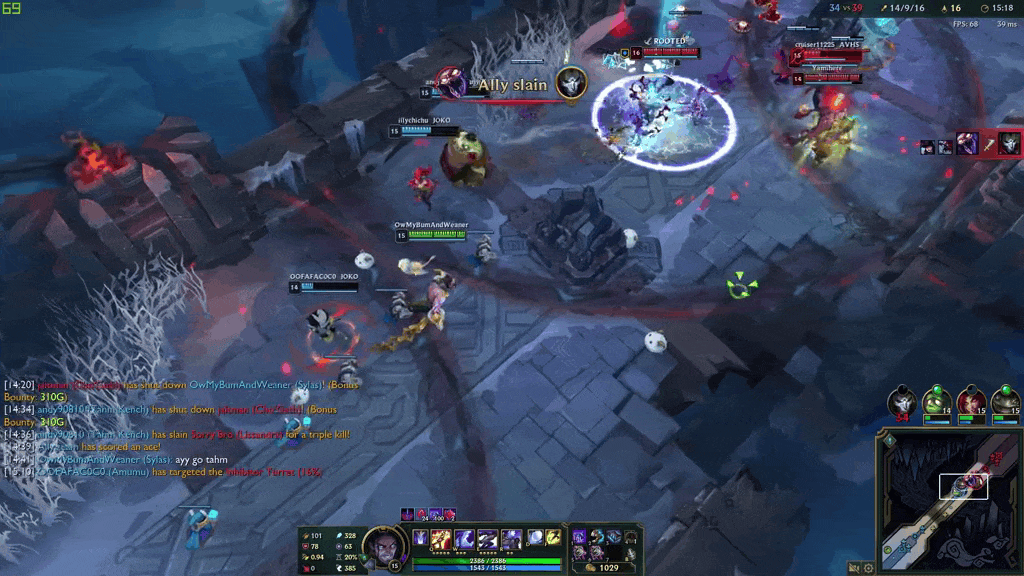1024x576 pixels.
Task: Click the minimap
Action: coord(949,500)
